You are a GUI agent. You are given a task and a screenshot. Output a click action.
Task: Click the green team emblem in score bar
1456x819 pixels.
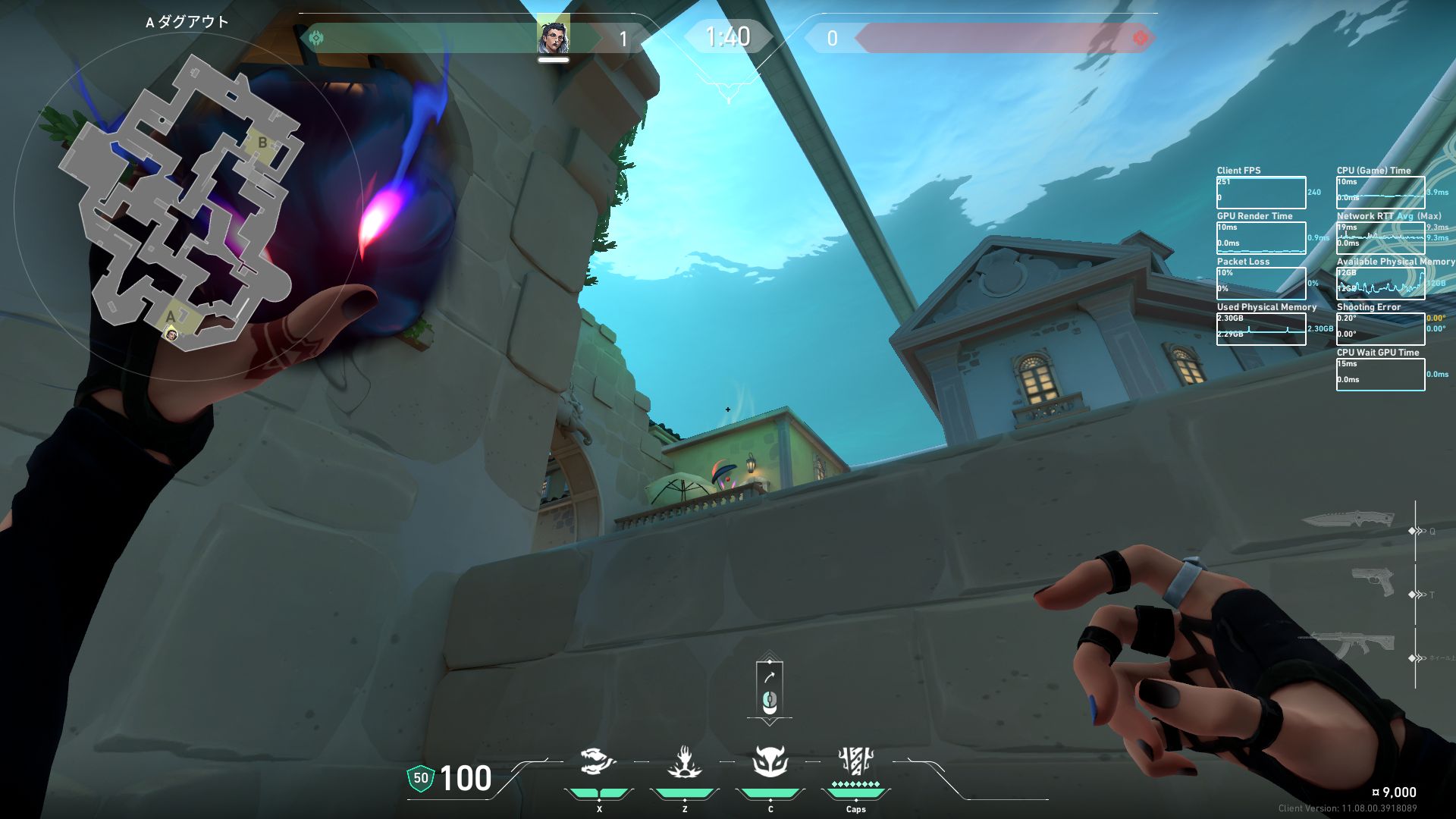(316, 37)
